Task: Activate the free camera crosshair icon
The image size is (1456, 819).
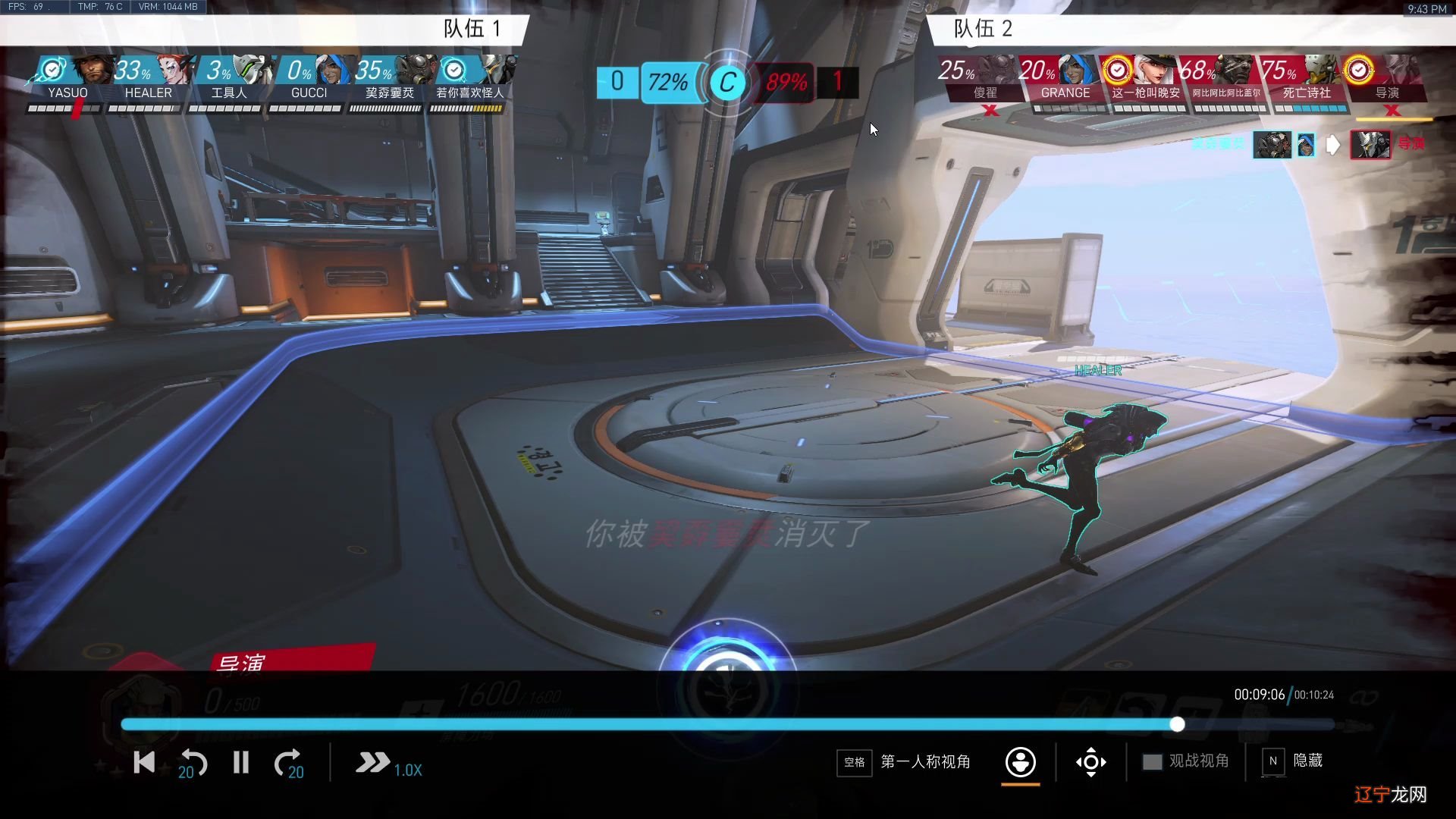Action: [1090, 762]
